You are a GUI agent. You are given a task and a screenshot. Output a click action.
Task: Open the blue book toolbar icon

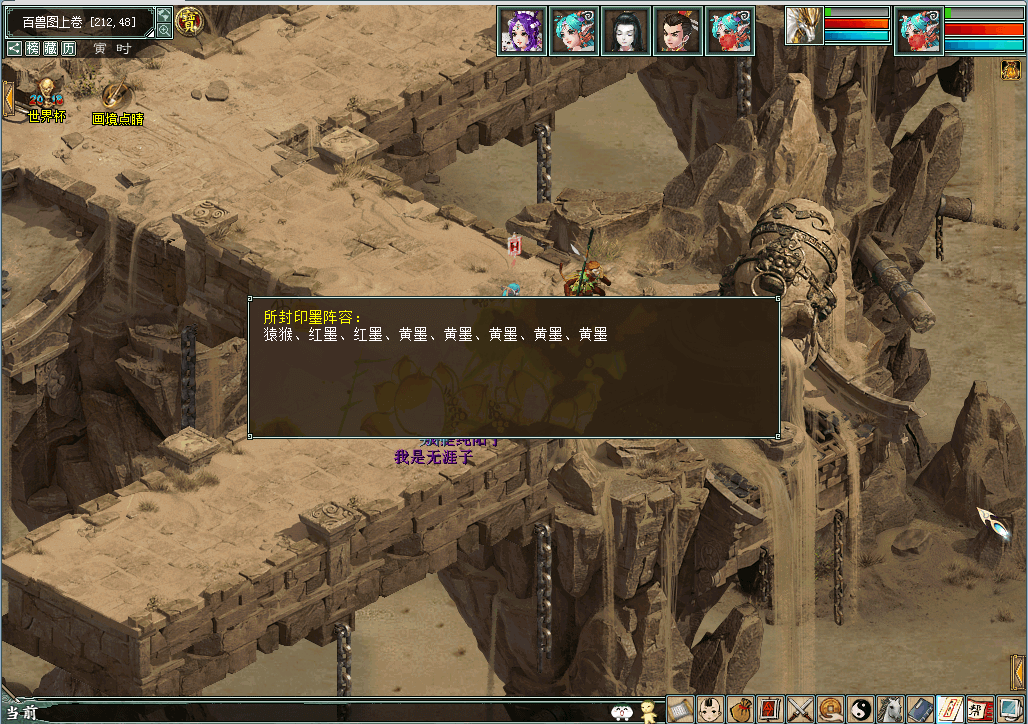tap(920, 709)
